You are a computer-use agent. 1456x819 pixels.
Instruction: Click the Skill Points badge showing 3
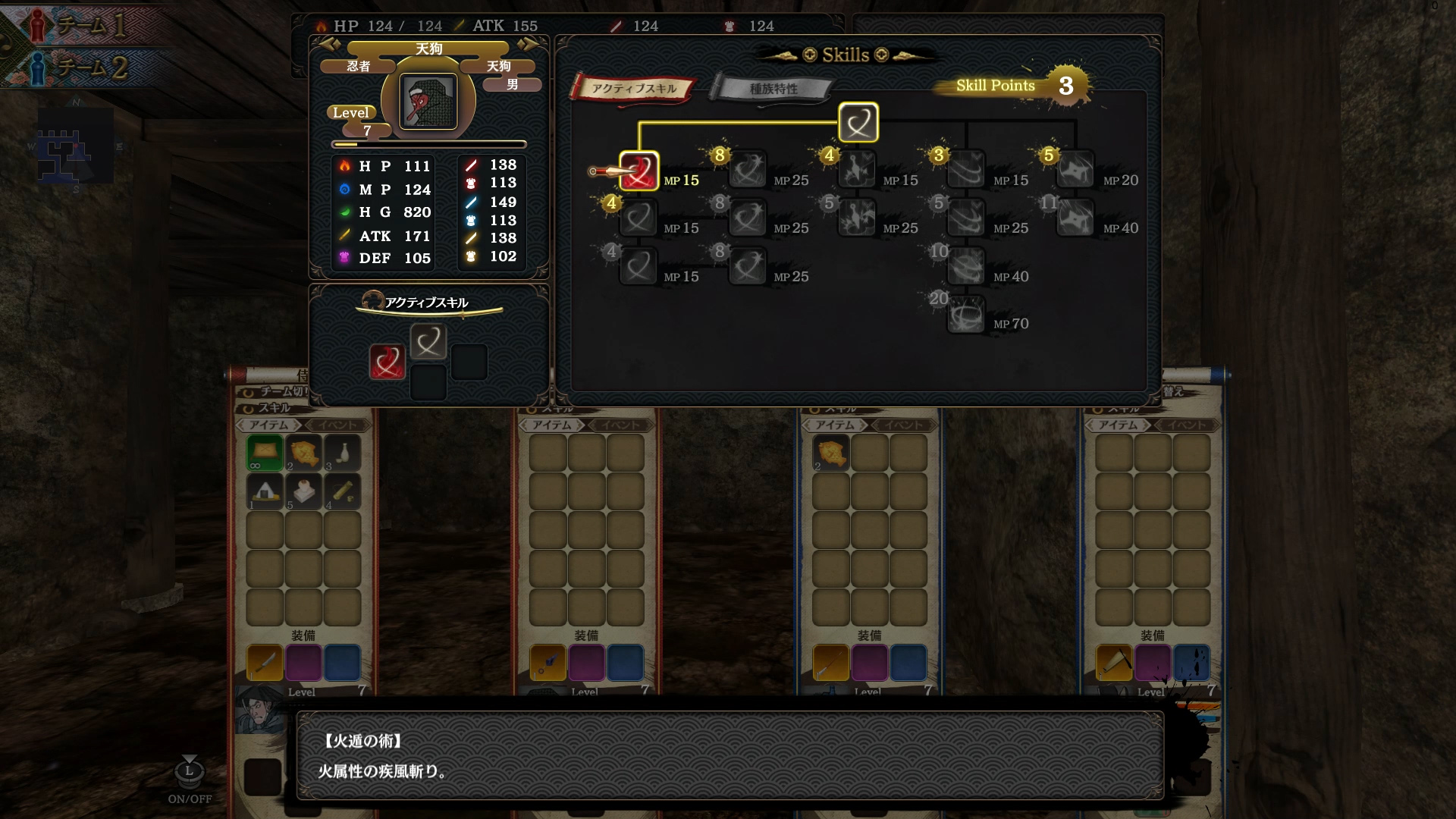pyautogui.click(x=1067, y=86)
